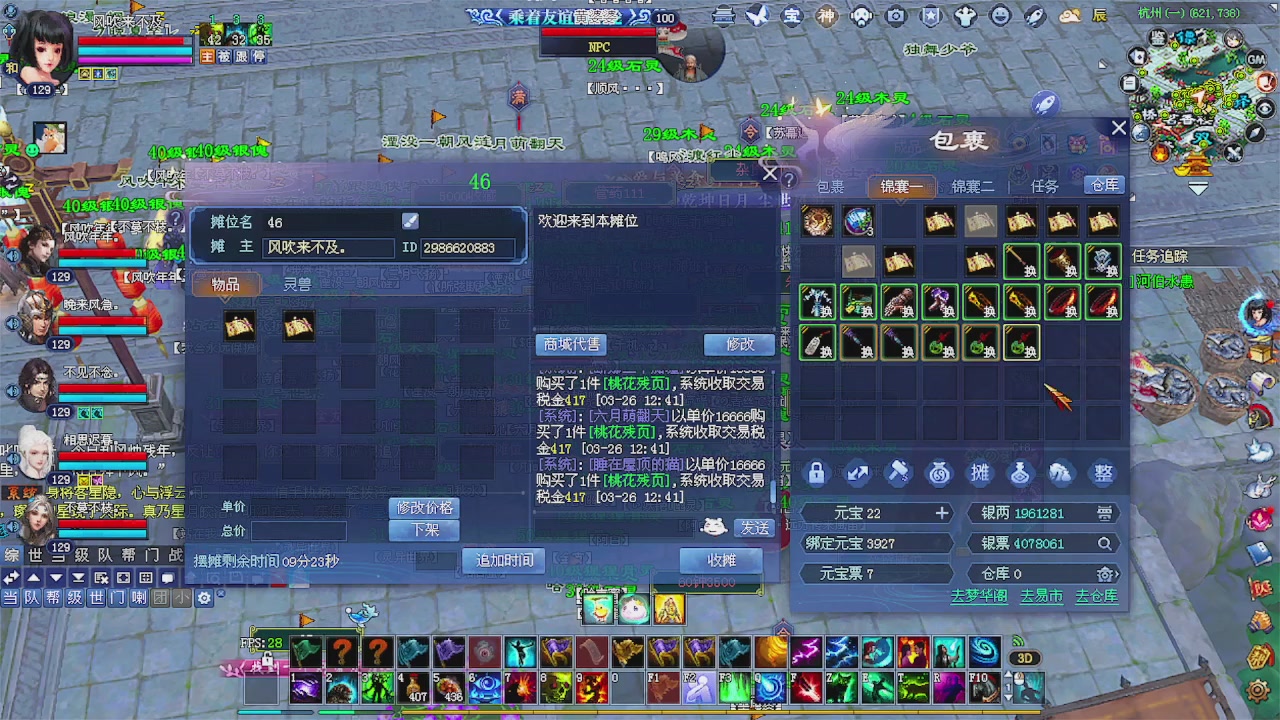The height and width of the screenshot is (720, 1280).
Task: Click the + next to 元宝 22
Action: click(941, 513)
